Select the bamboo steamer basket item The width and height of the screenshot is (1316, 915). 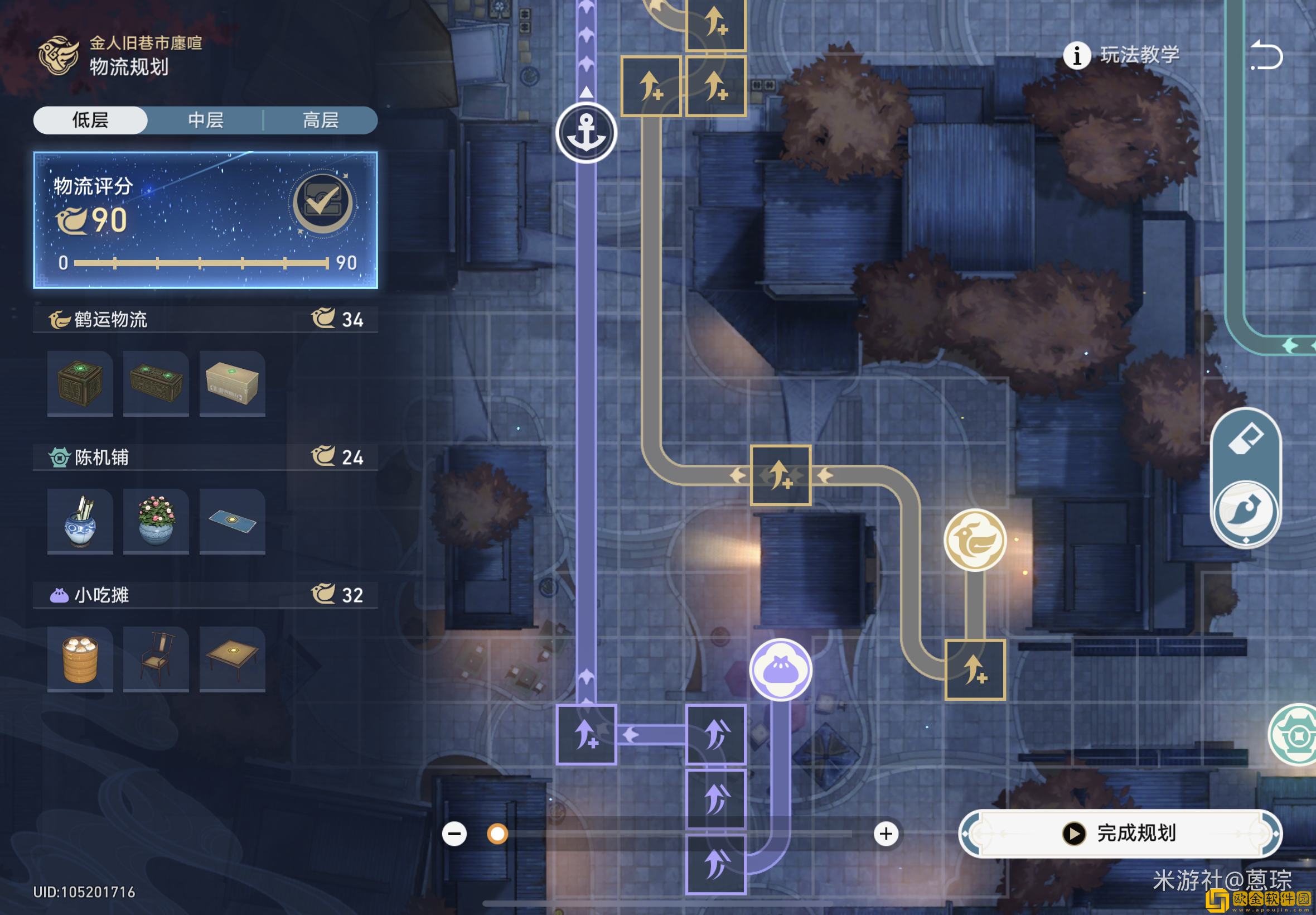pos(80,659)
